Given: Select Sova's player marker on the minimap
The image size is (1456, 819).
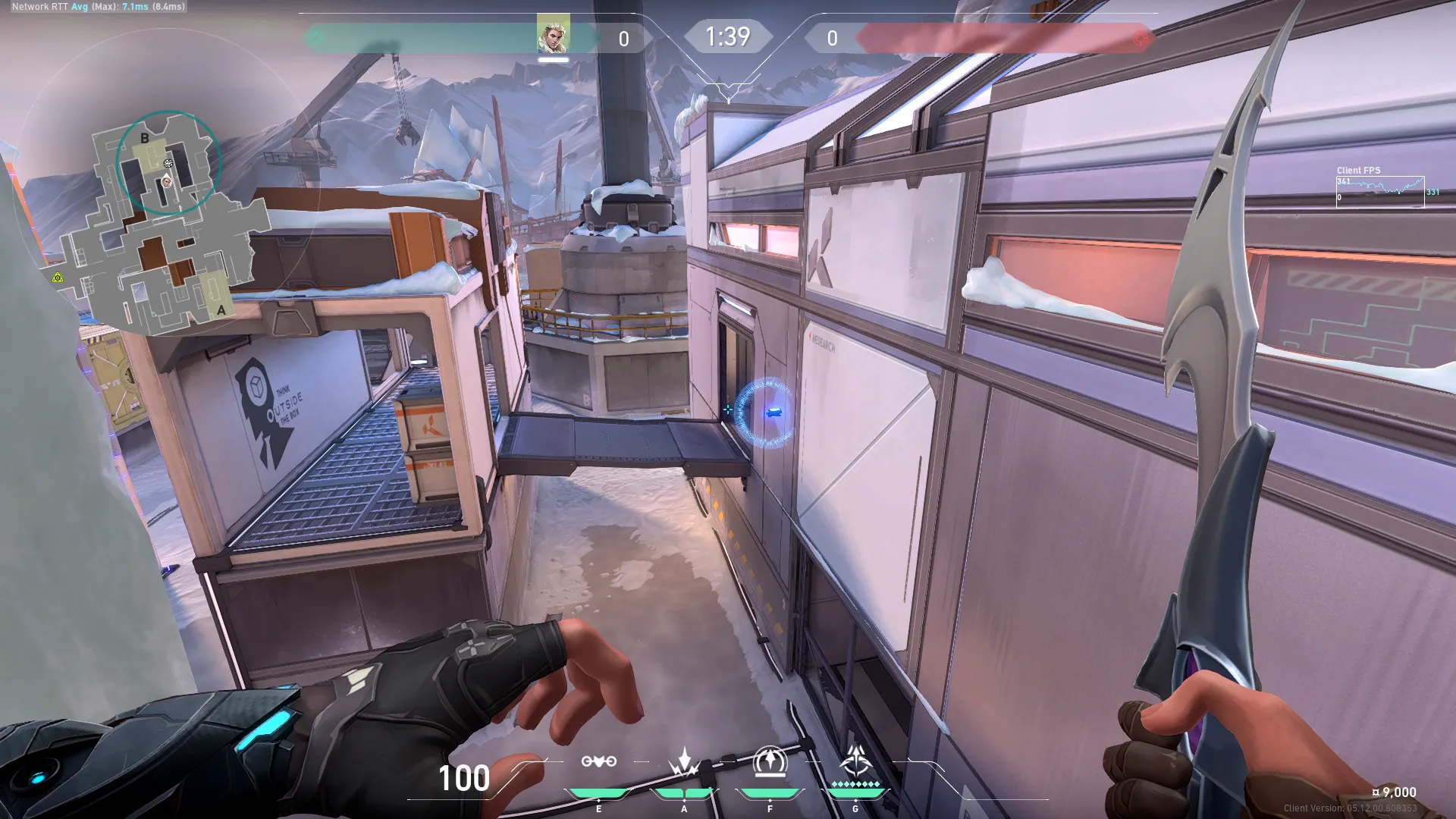Looking at the screenshot, I should 167,181.
